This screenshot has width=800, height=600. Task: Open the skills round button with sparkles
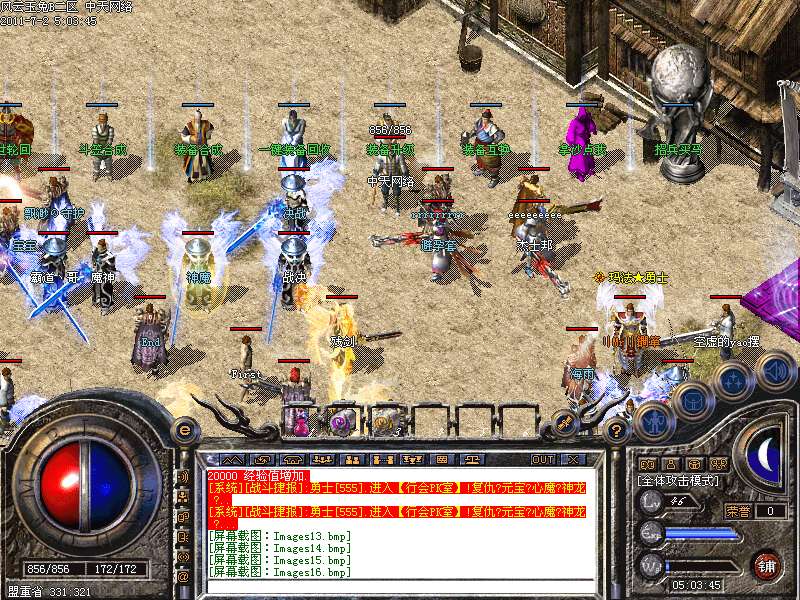735,380
